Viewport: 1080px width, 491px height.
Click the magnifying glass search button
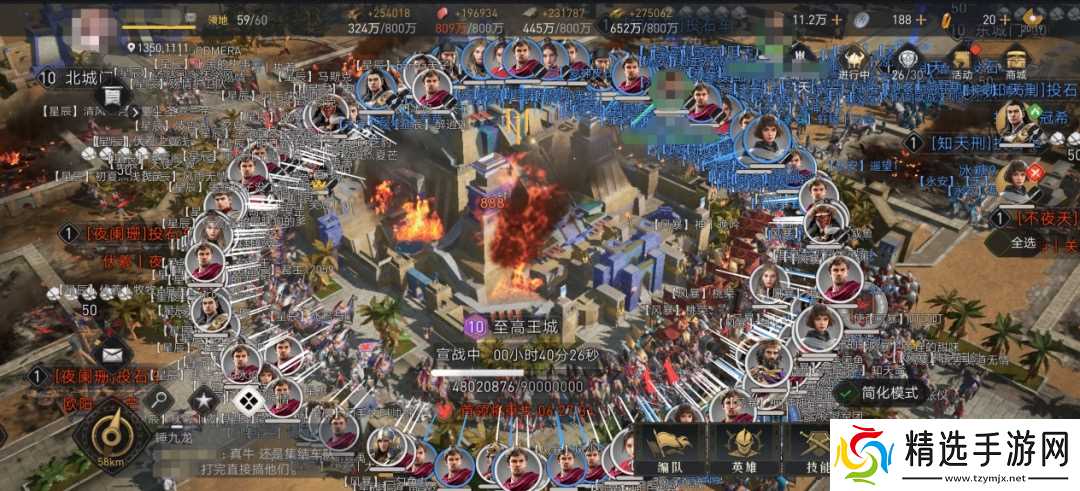point(159,401)
